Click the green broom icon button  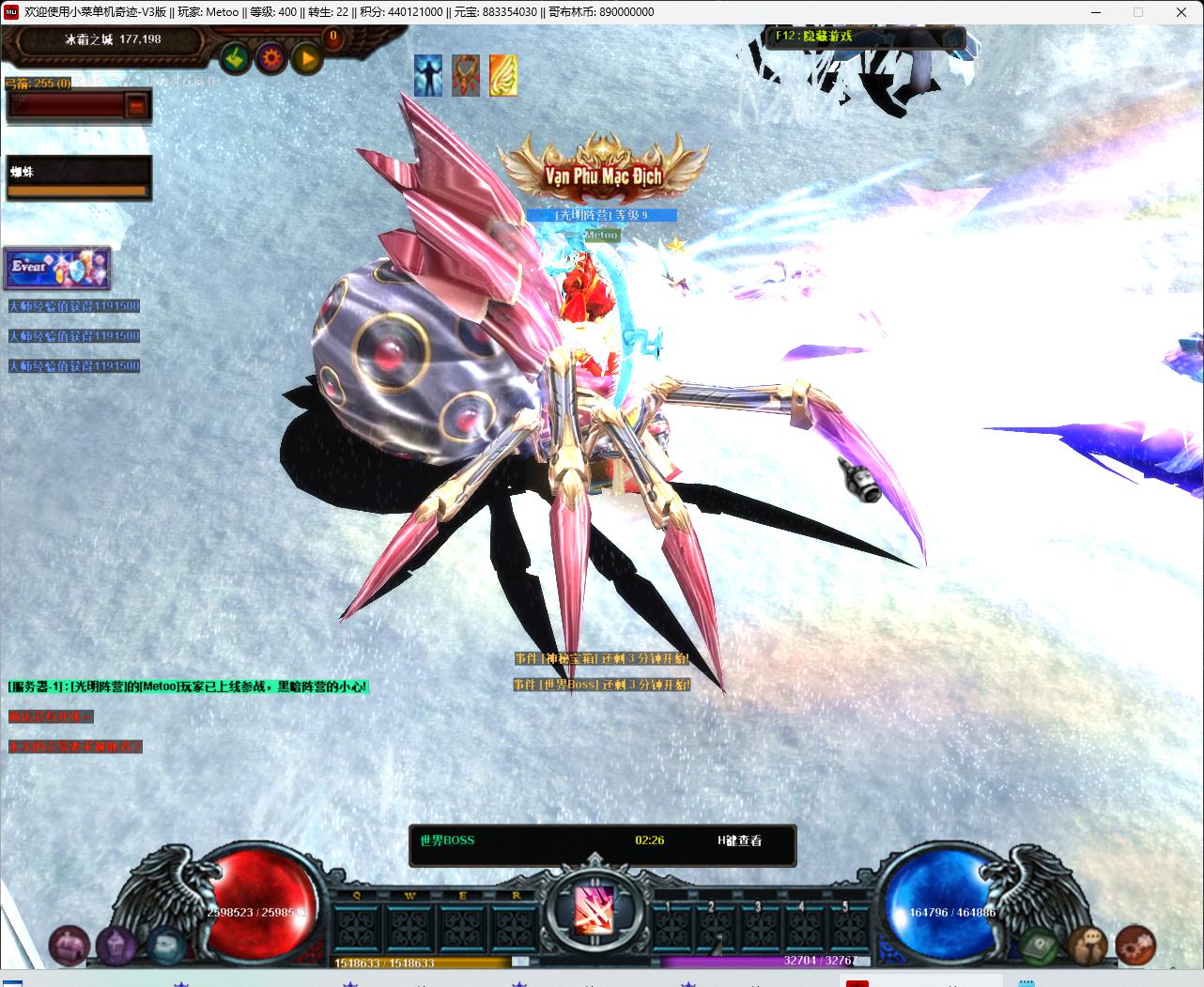click(x=236, y=59)
